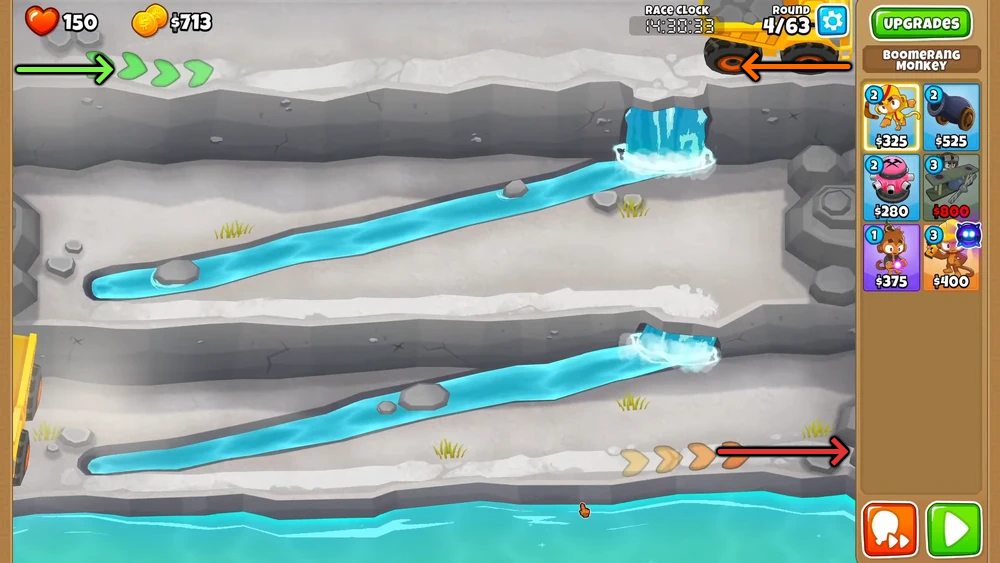The image size is (1000, 563).
Task: Choose the Wizard Monkey for $375
Action: 891,257
